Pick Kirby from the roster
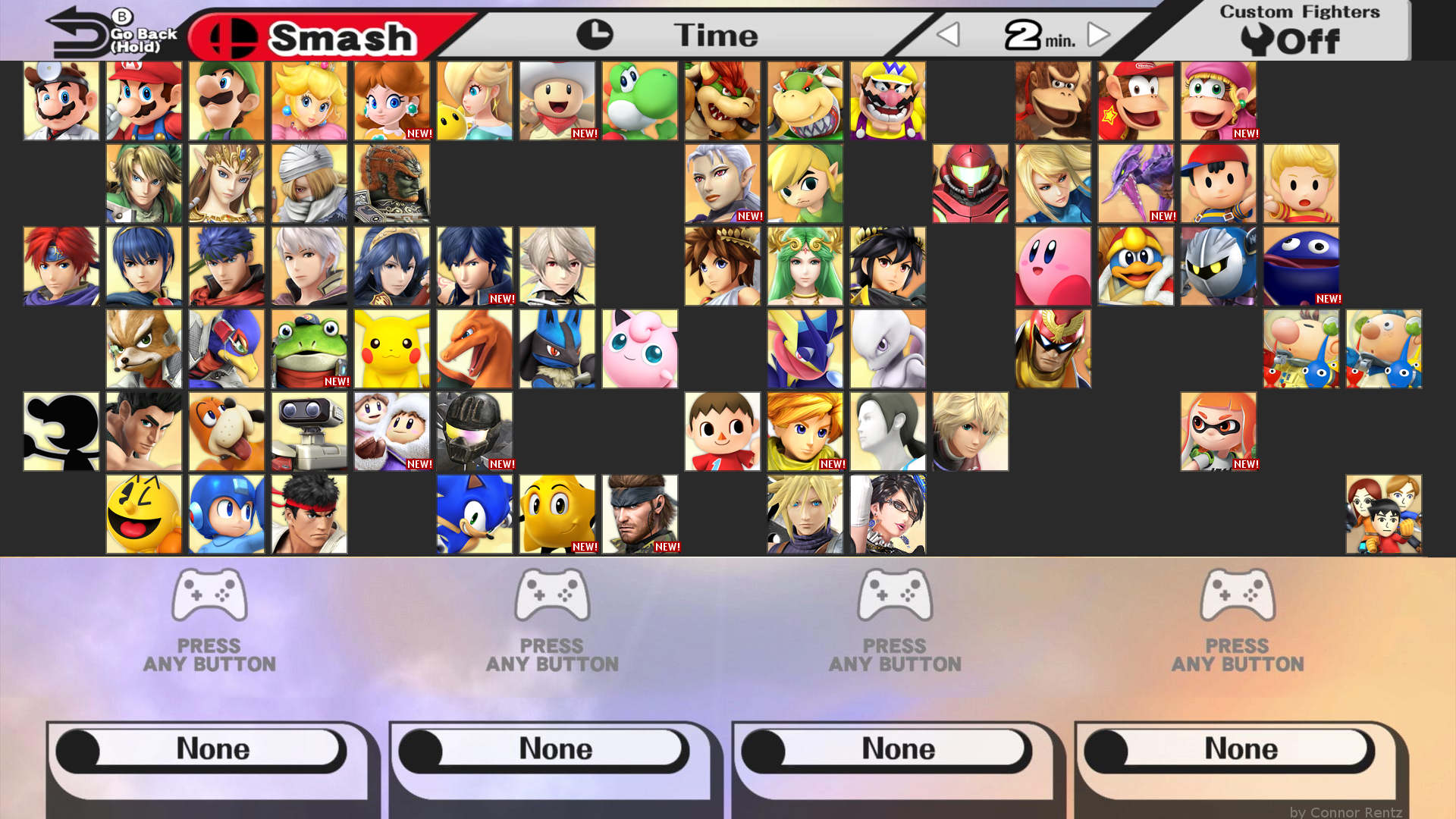1456x819 pixels. click(1053, 265)
